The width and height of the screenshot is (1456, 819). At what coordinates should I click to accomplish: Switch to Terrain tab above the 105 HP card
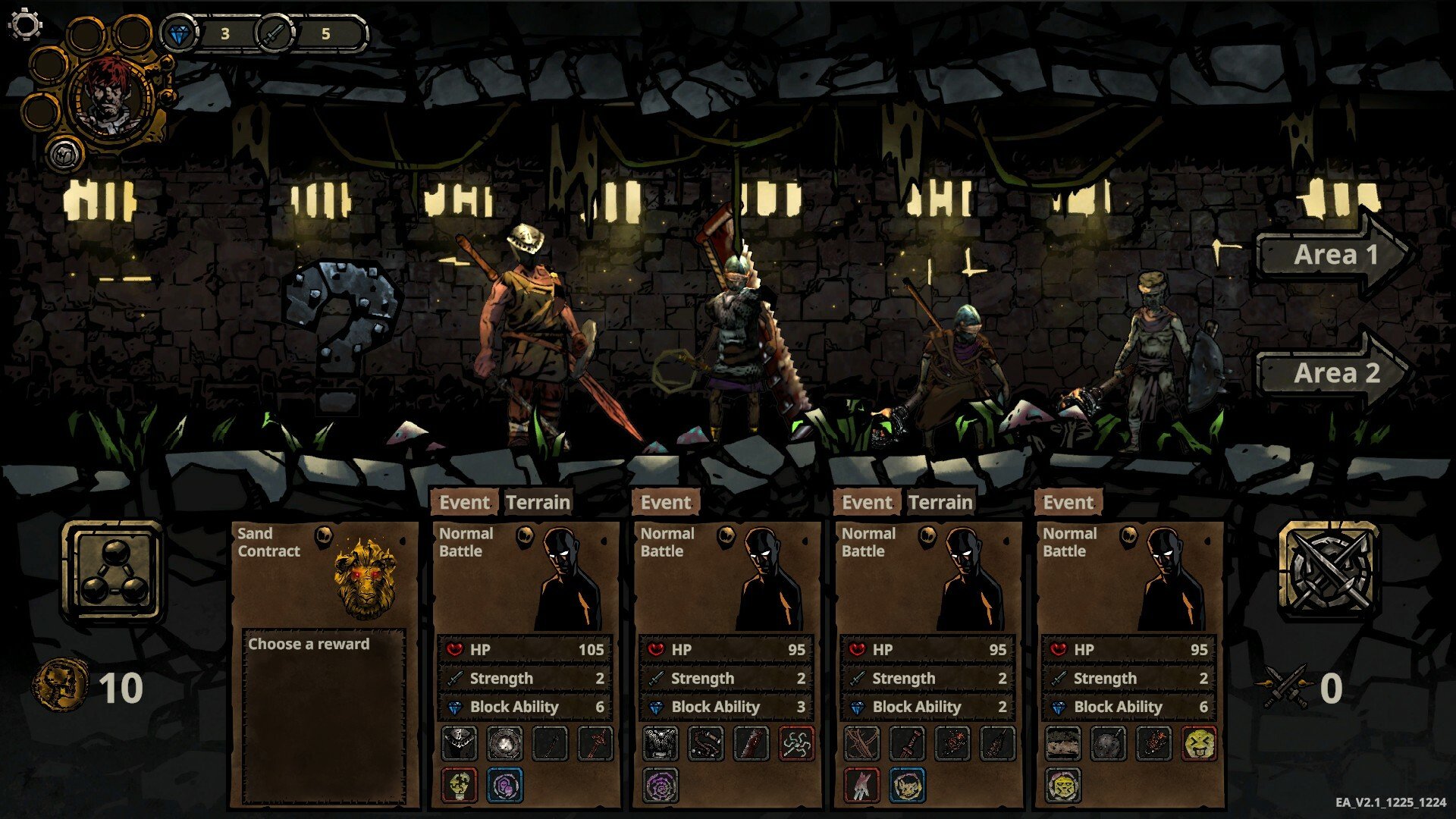[538, 503]
